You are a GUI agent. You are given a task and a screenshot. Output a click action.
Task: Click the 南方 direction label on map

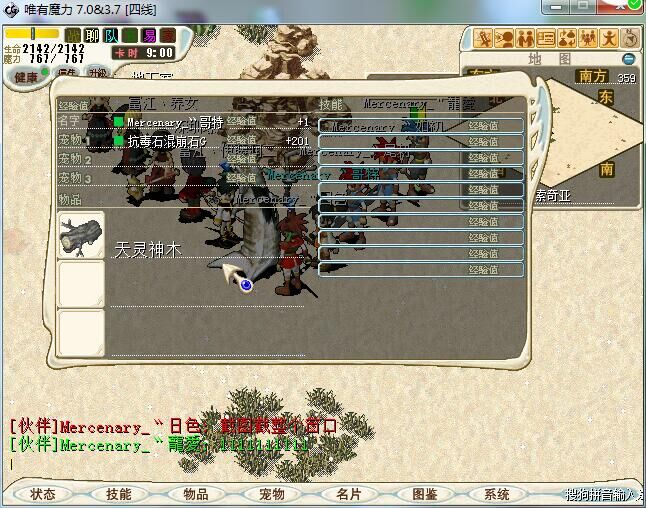(x=592, y=75)
